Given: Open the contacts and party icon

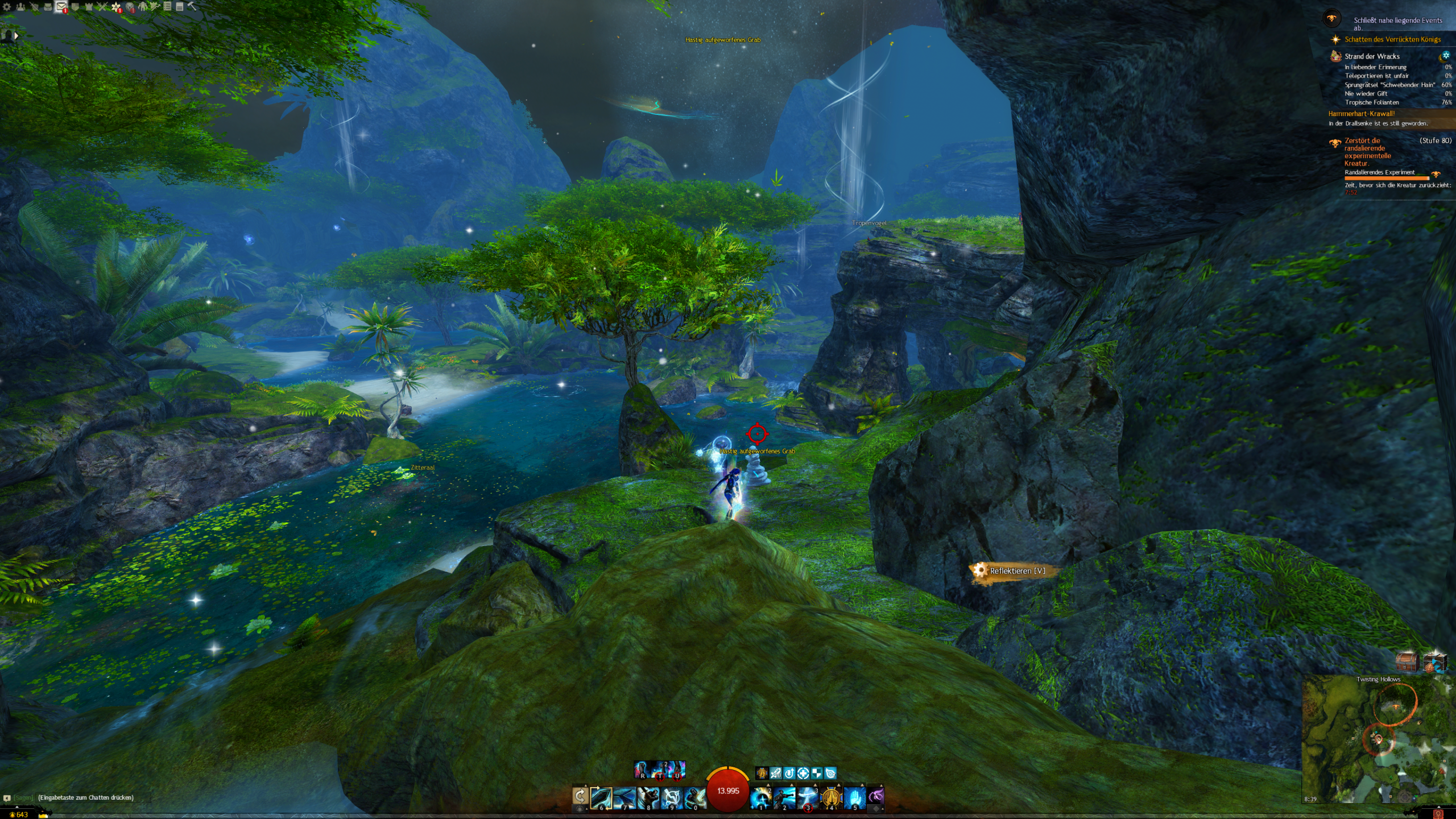Looking at the screenshot, I should [x=20, y=7].
